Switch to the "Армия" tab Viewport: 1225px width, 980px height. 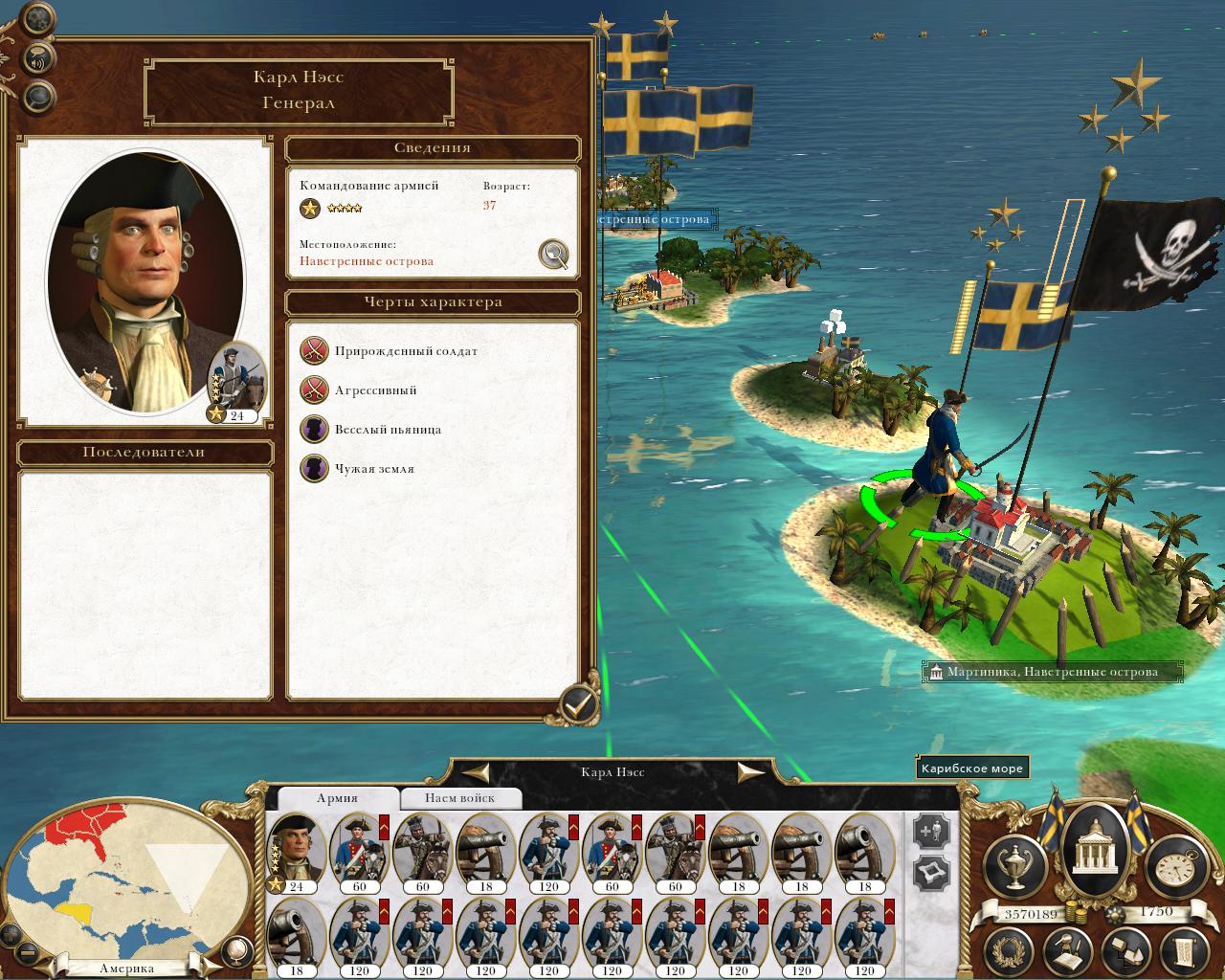(x=337, y=798)
